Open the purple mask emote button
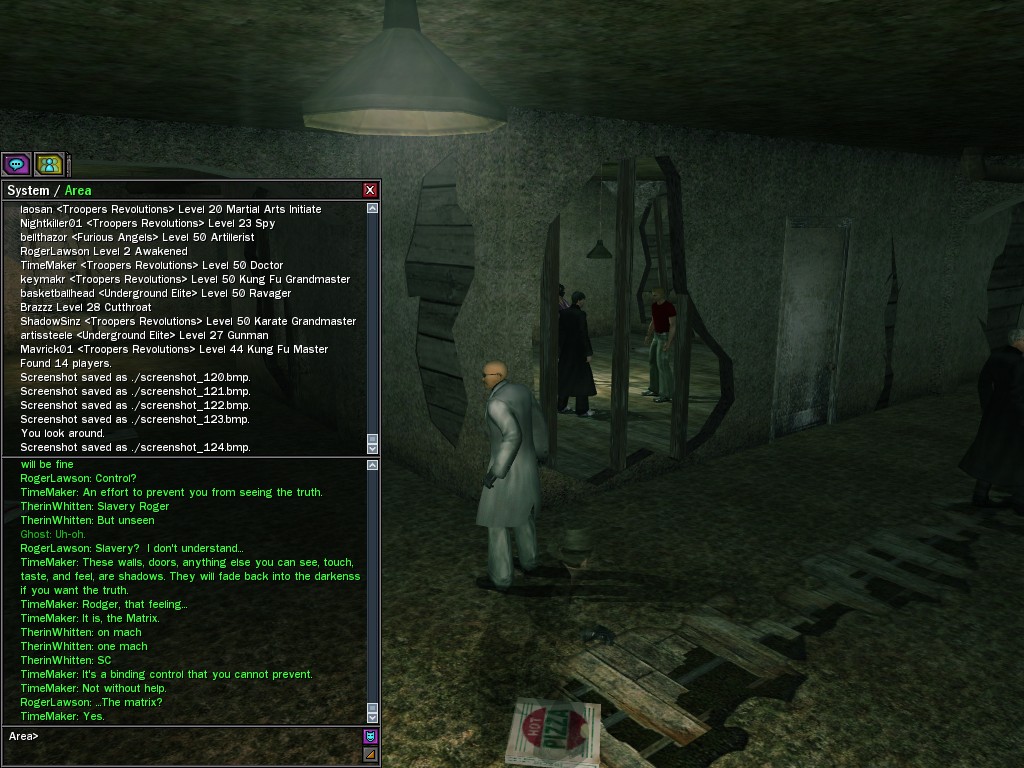Viewport: 1024px width, 768px height. (370, 736)
